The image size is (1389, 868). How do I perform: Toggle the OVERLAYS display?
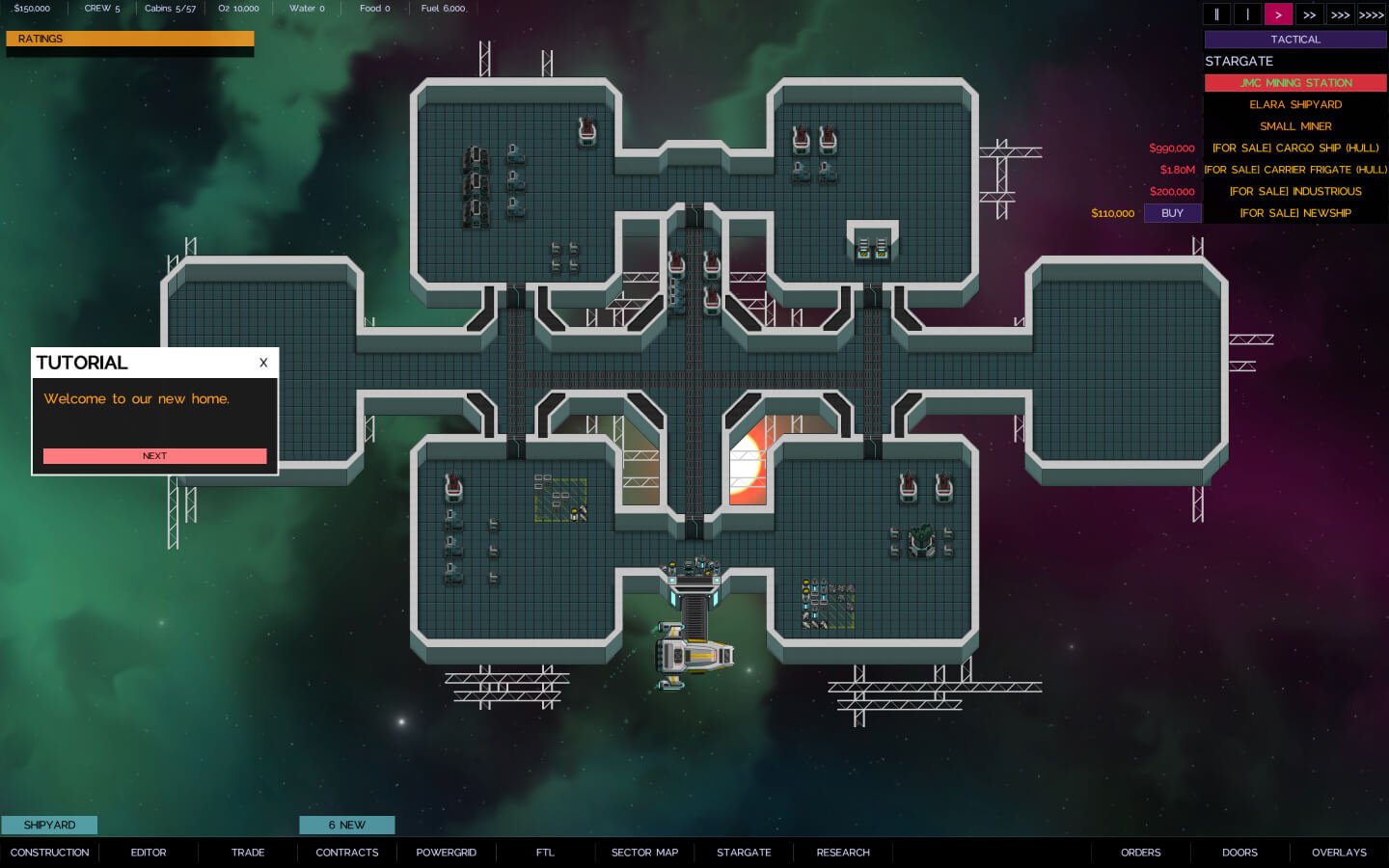tap(1339, 852)
